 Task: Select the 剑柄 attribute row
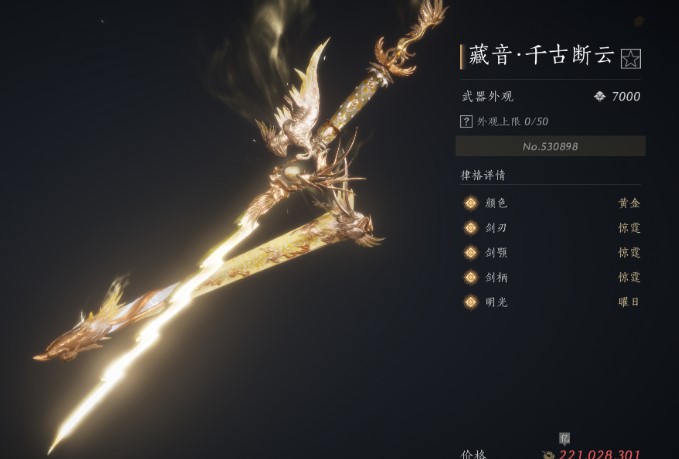(x=550, y=277)
